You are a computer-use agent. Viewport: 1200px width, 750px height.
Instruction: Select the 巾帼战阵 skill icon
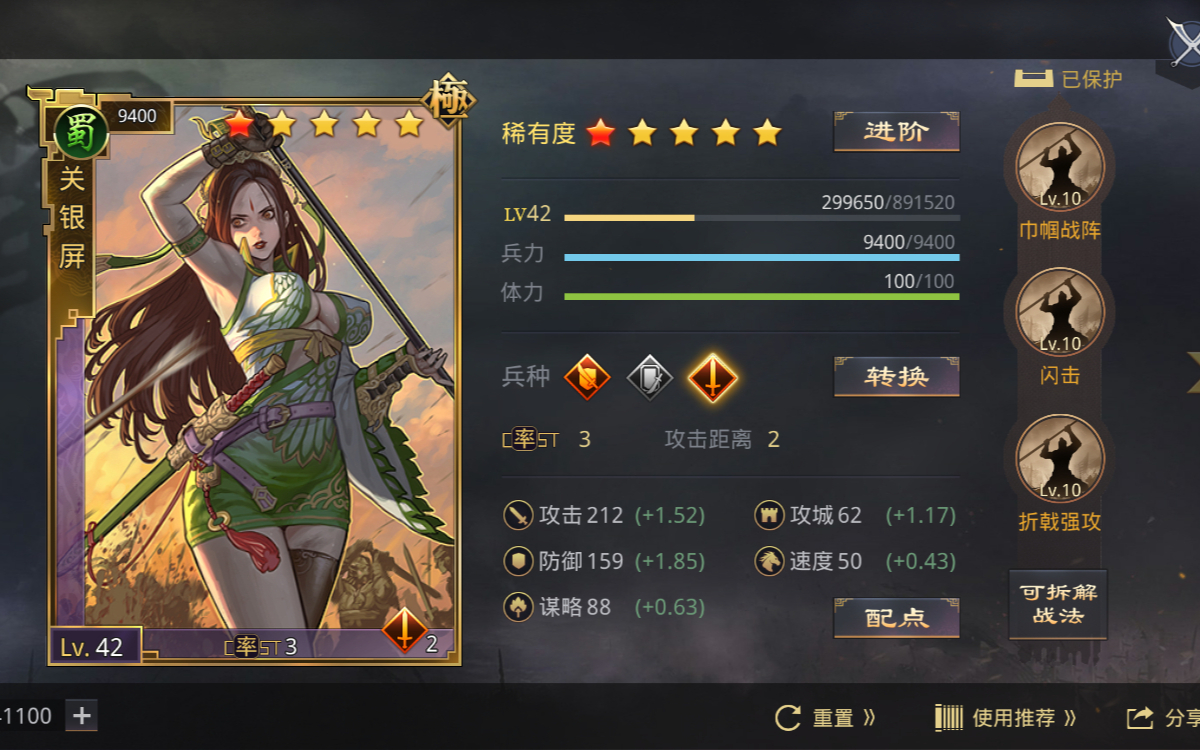tap(1059, 167)
